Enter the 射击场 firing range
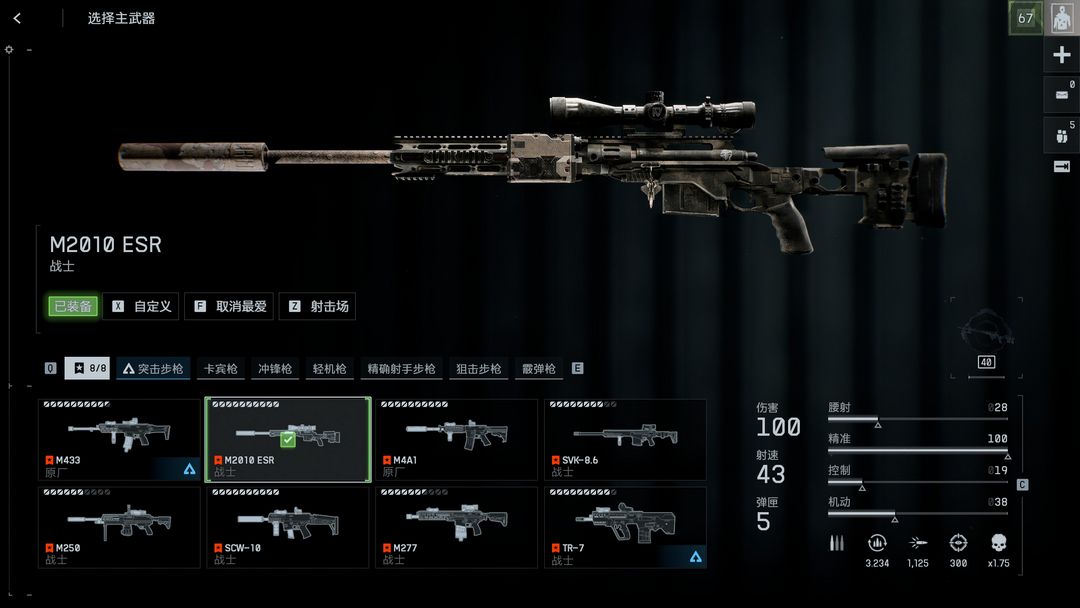Viewport: 1080px width, 608px height. pos(318,306)
